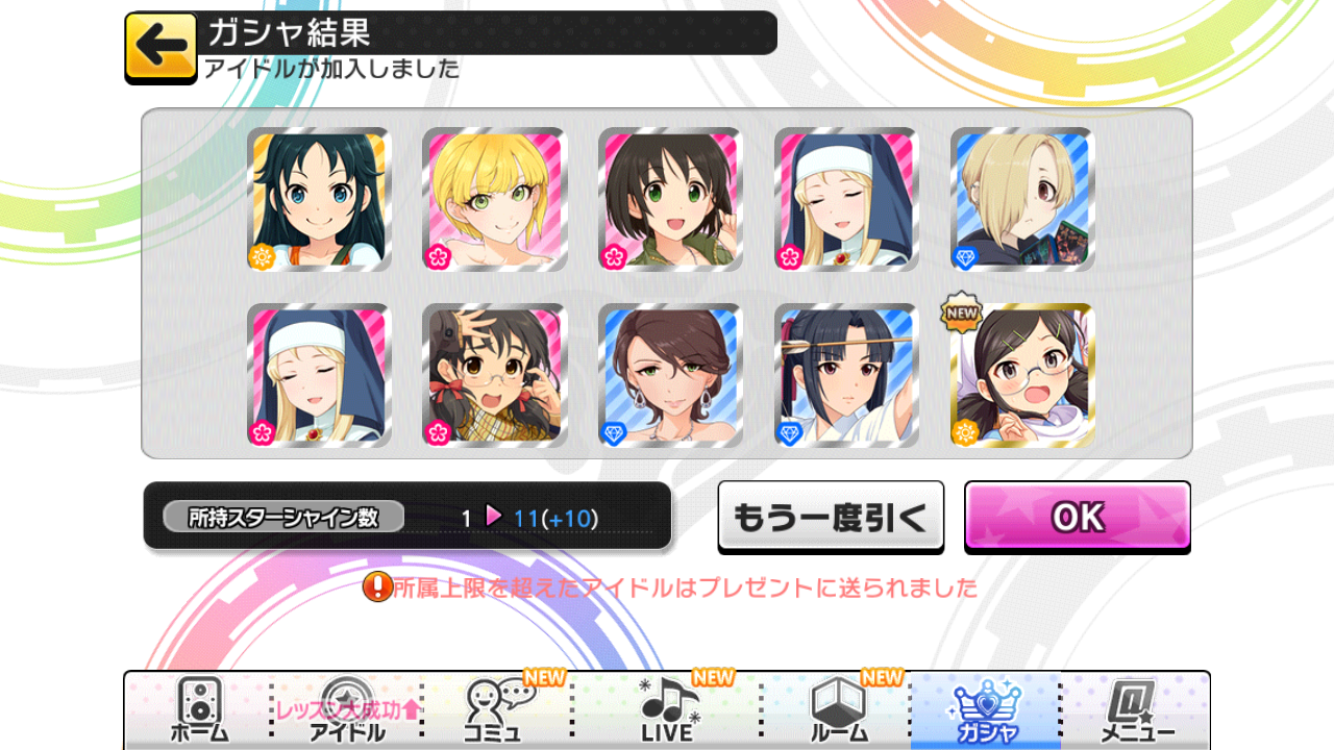This screenshot has width=1334, height=750.
Task: Confirm results with the pink OK button
Action: [1077, 516]
